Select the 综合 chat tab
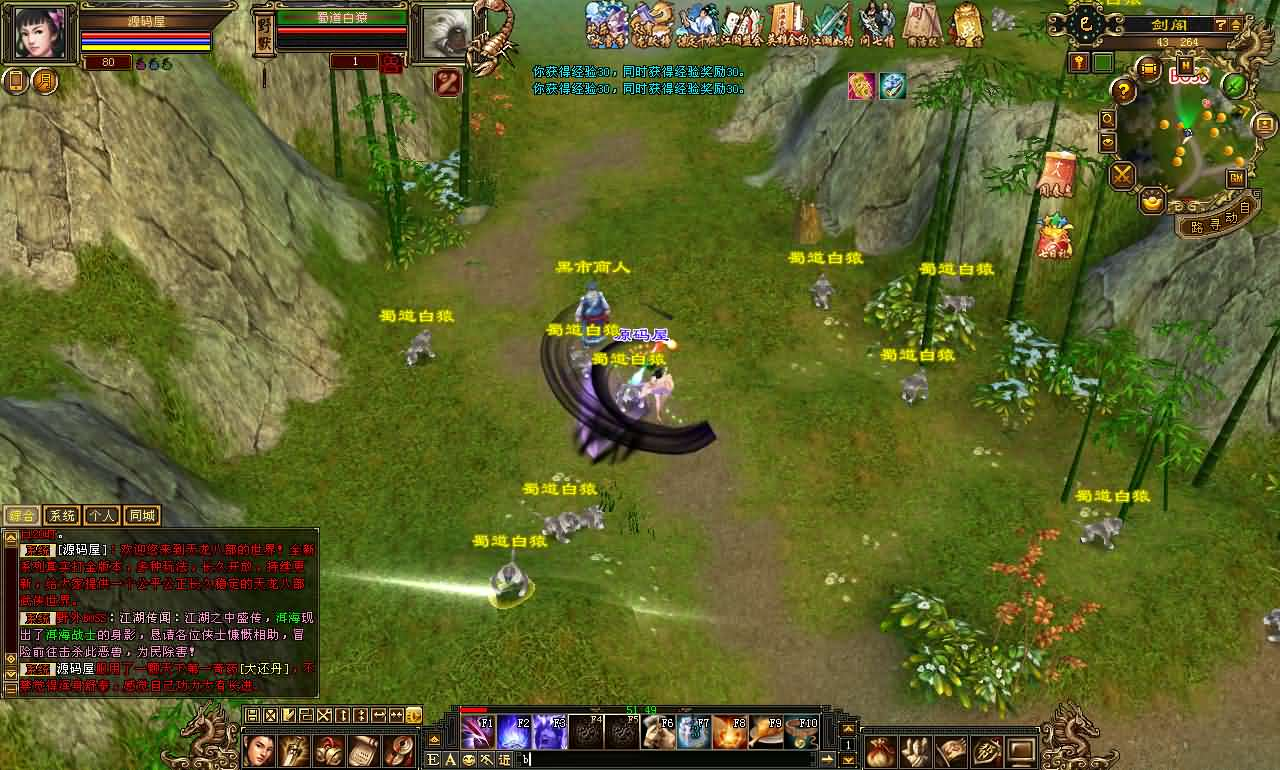The width and height of the screenshot is (1280, 770). click(x=22, y=516)
